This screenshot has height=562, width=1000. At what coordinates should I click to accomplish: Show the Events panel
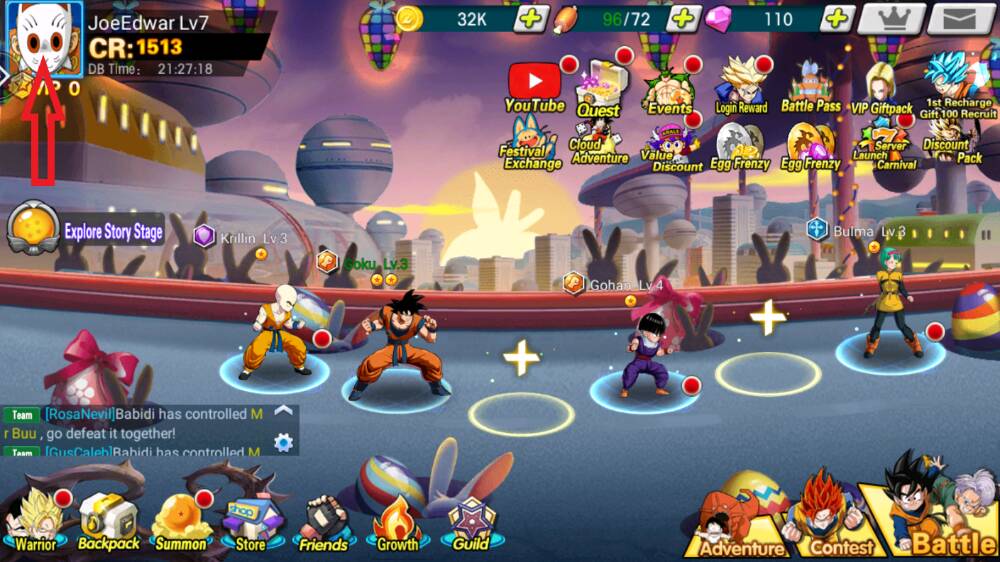click(669, 90)
